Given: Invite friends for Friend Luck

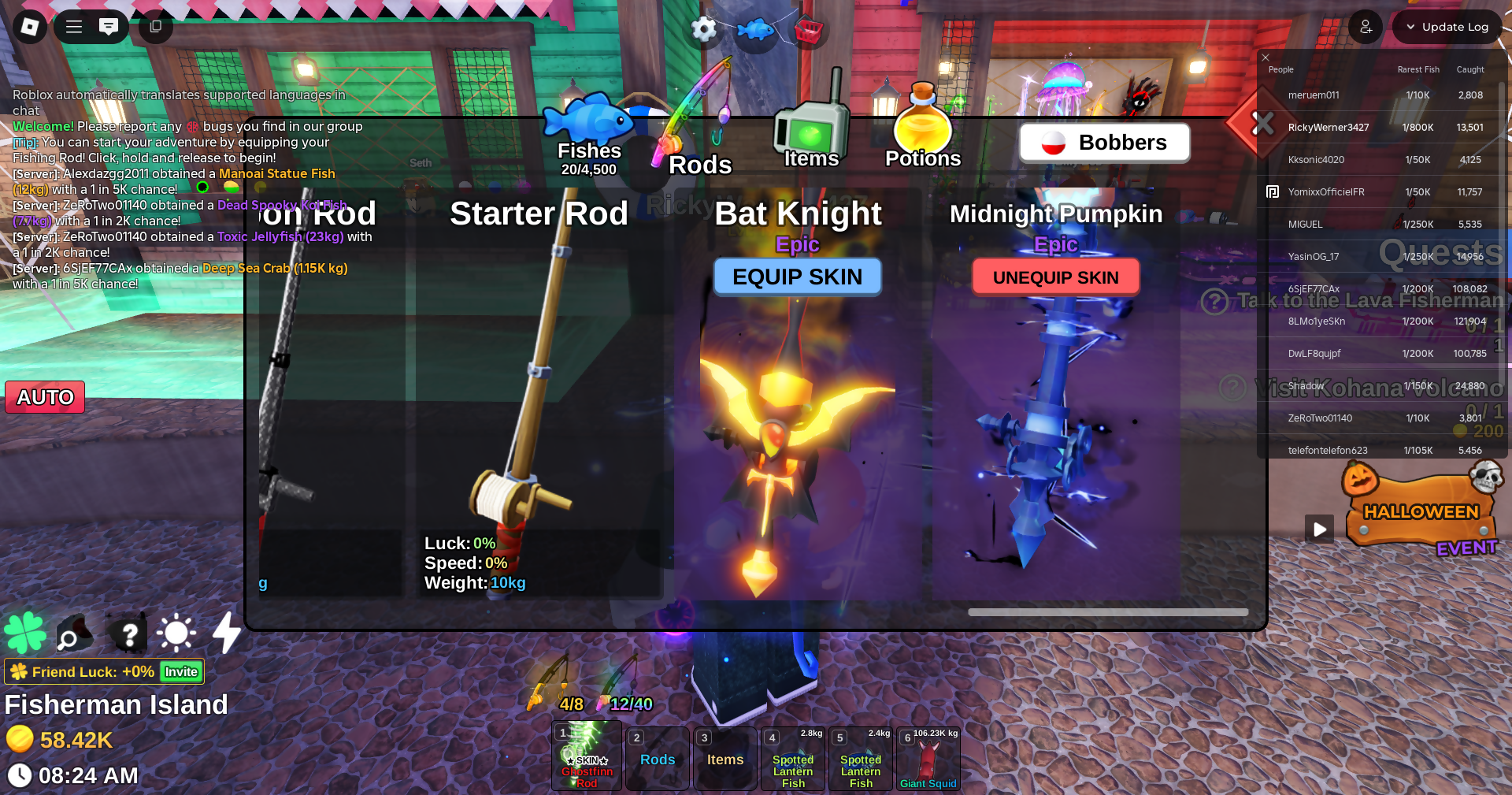Looking at the screenshot, I should (x=181, y=671).
